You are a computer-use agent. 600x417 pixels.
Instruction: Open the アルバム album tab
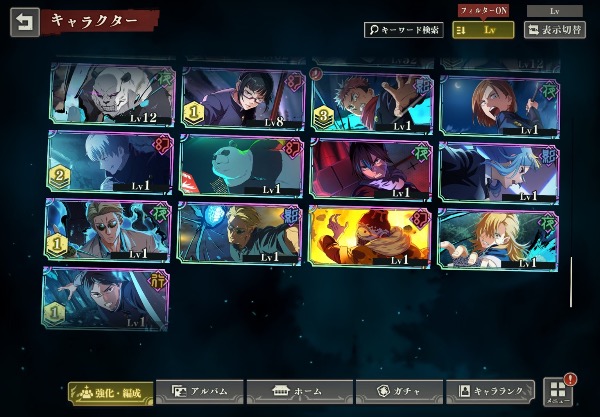200,391
